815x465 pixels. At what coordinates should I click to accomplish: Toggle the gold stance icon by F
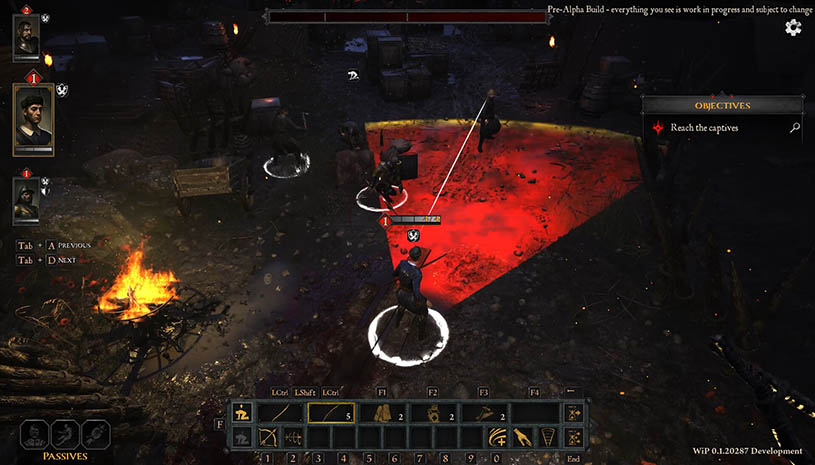pos(241,413)
